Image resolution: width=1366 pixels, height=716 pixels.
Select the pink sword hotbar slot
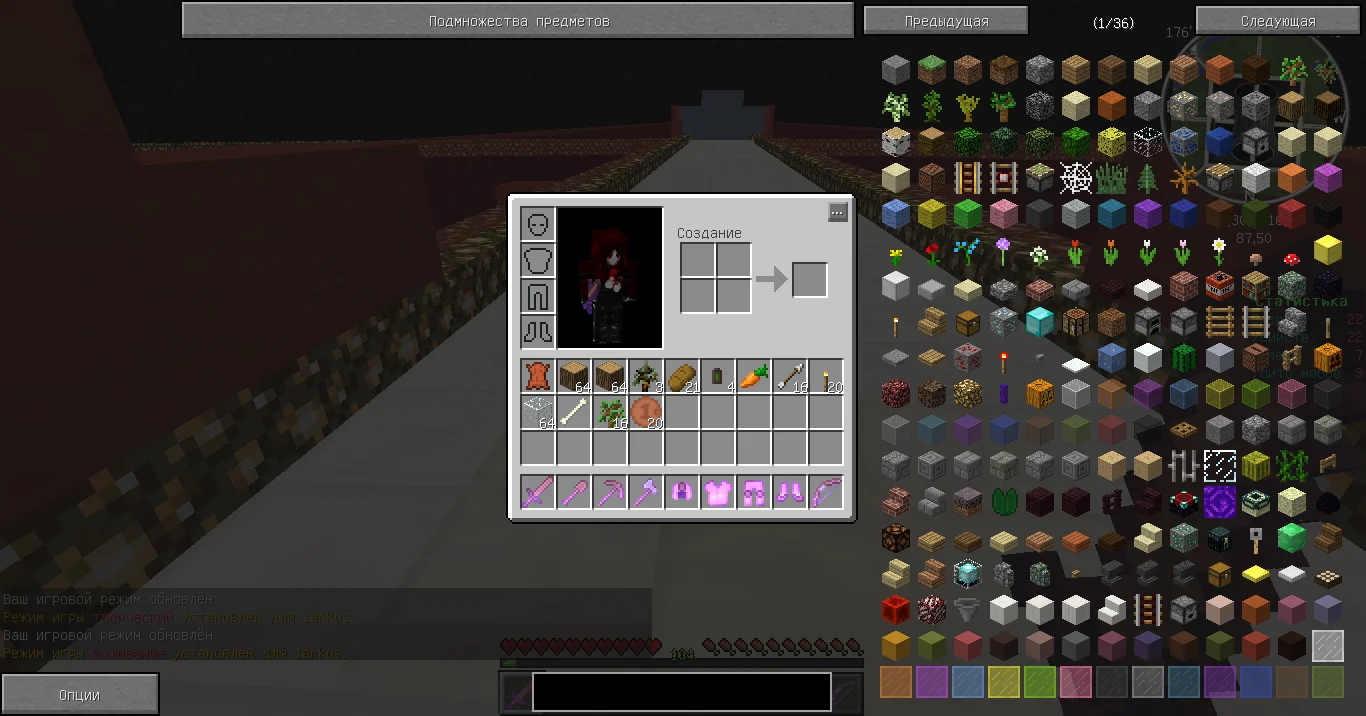538,492
